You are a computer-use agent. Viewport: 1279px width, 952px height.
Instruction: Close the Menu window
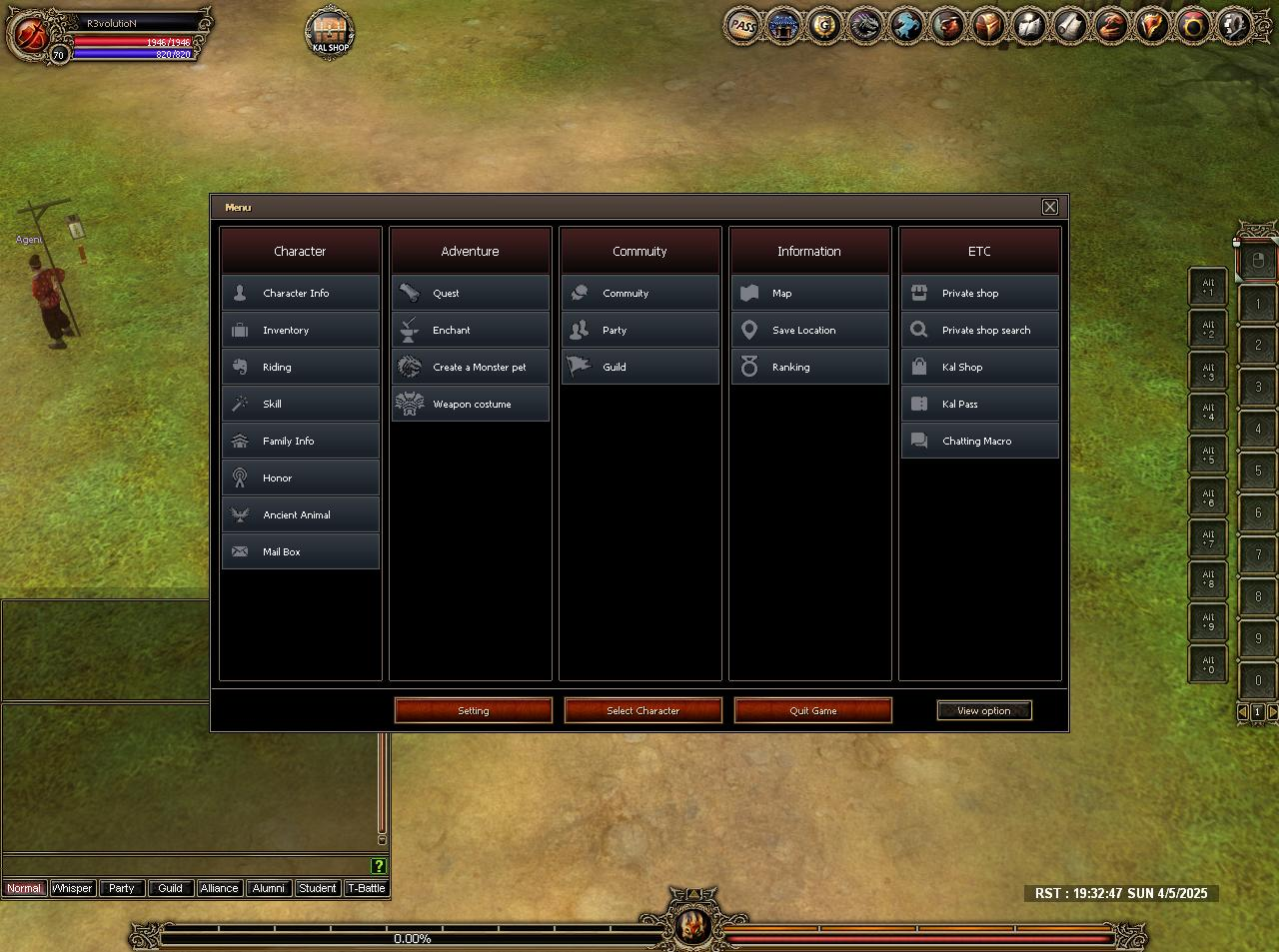click(x=1050, y=207)
